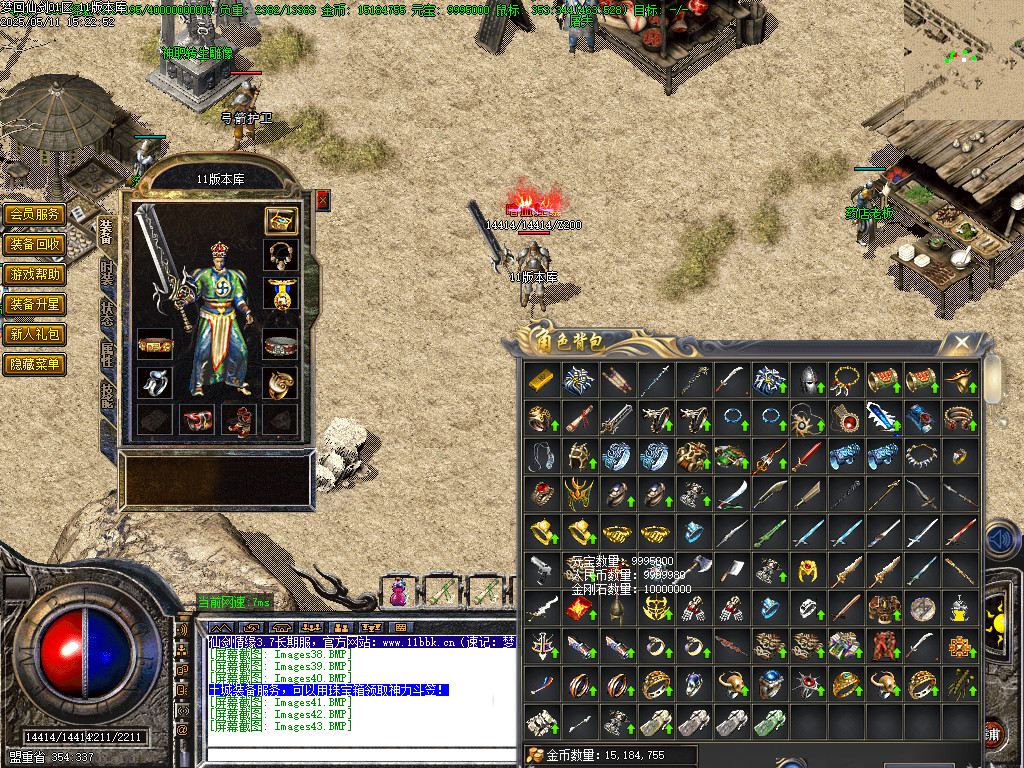Click the 装备回收 equipment recycle button
Screen dimensions: 1024x768
pyautogui.click(x=35, y=244)
